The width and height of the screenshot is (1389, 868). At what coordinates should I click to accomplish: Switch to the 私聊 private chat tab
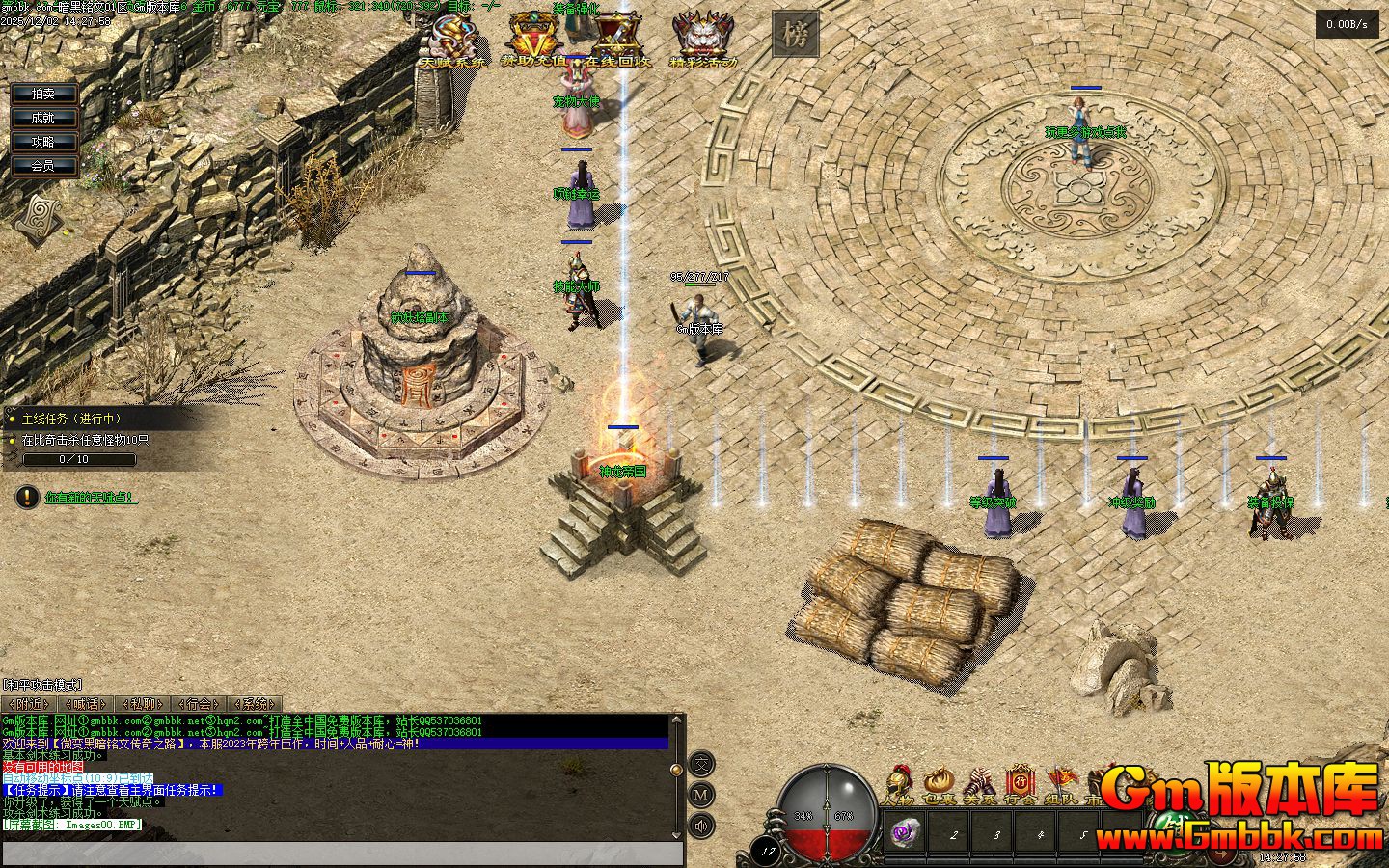pos(142,704)
